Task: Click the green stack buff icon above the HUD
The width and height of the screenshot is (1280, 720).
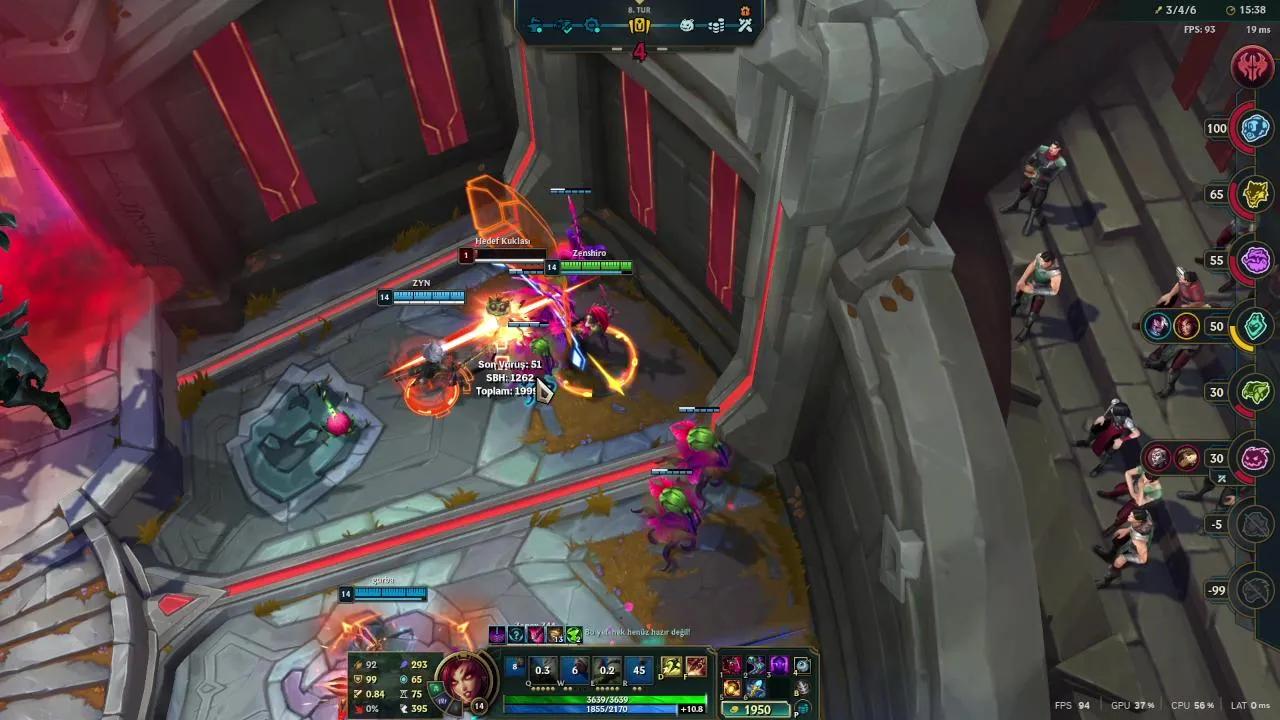Action: pyautogui.click(x=572, y=634)
